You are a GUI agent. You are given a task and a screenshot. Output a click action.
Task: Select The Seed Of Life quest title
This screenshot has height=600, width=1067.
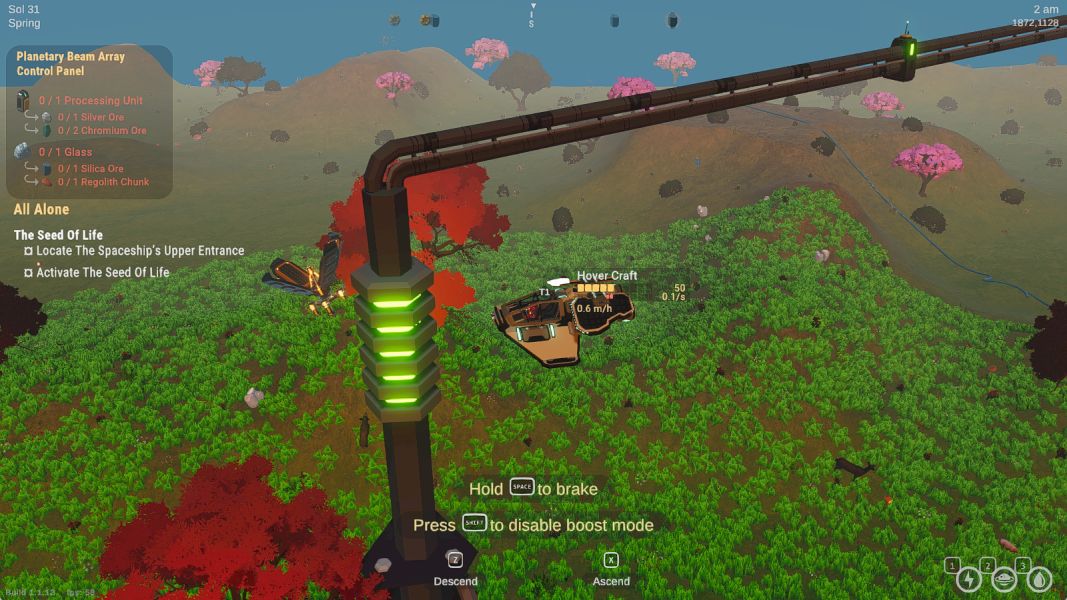click(58, 235)
